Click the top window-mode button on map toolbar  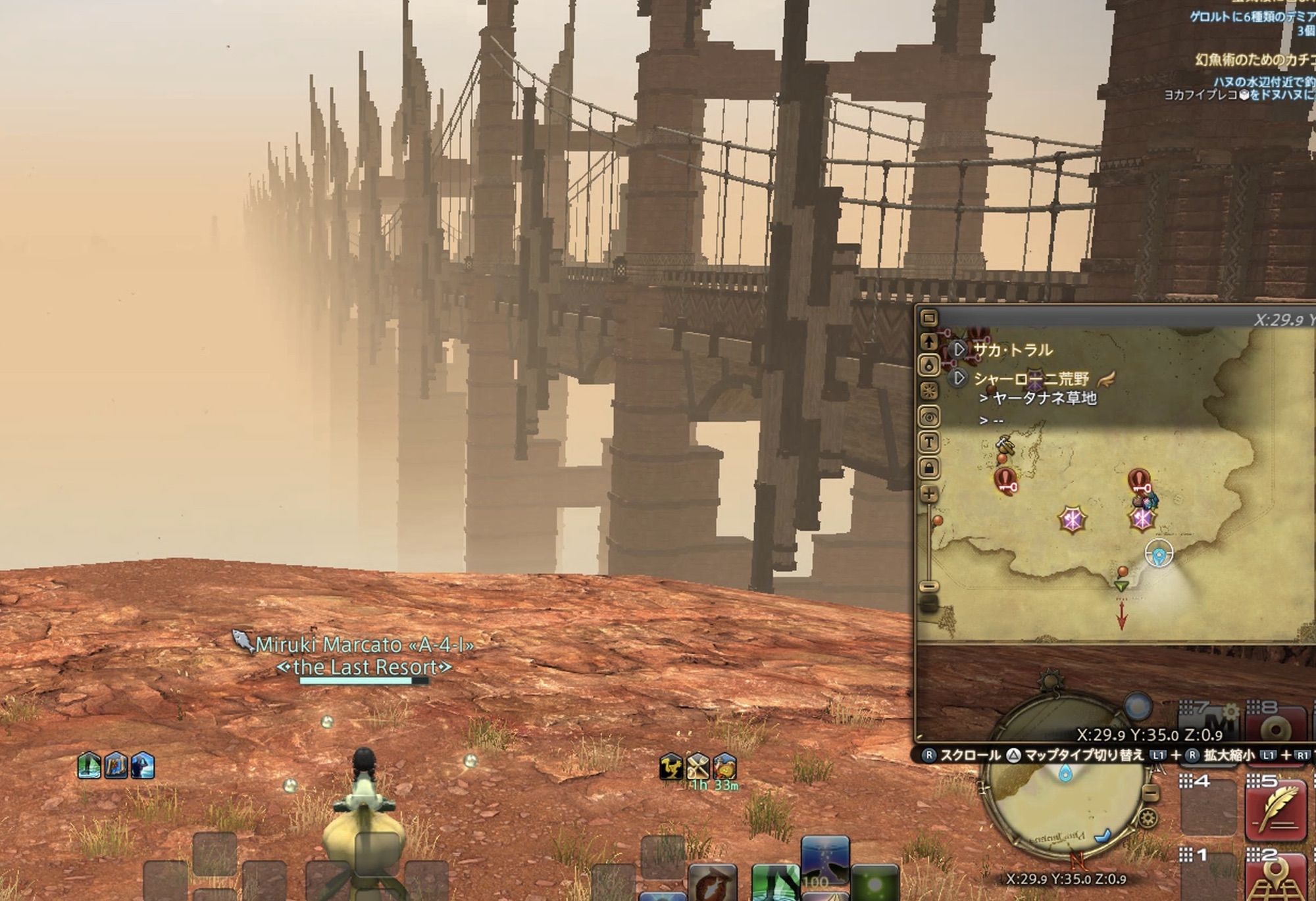929,318
